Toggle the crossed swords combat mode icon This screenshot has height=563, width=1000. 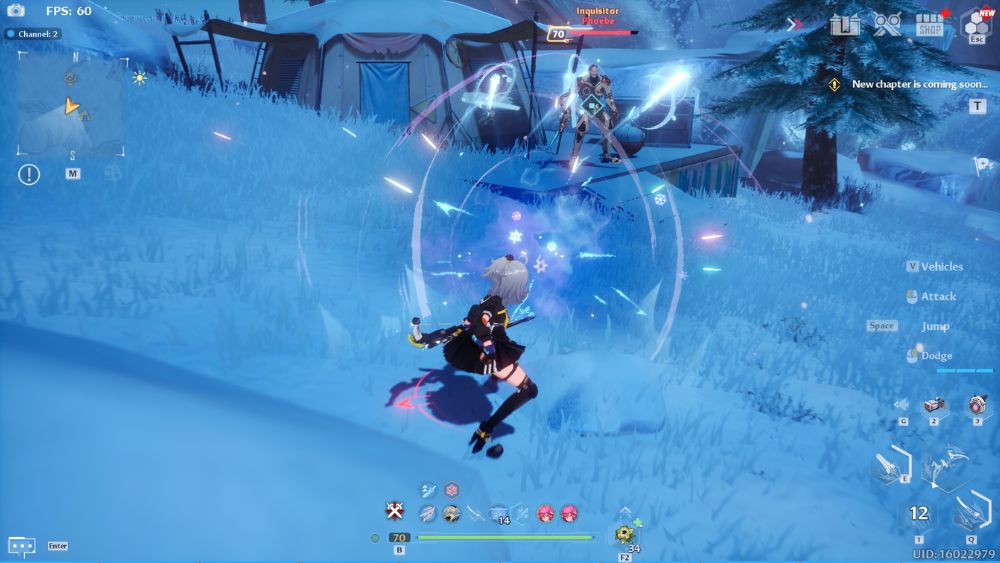[x=395, y=512]
